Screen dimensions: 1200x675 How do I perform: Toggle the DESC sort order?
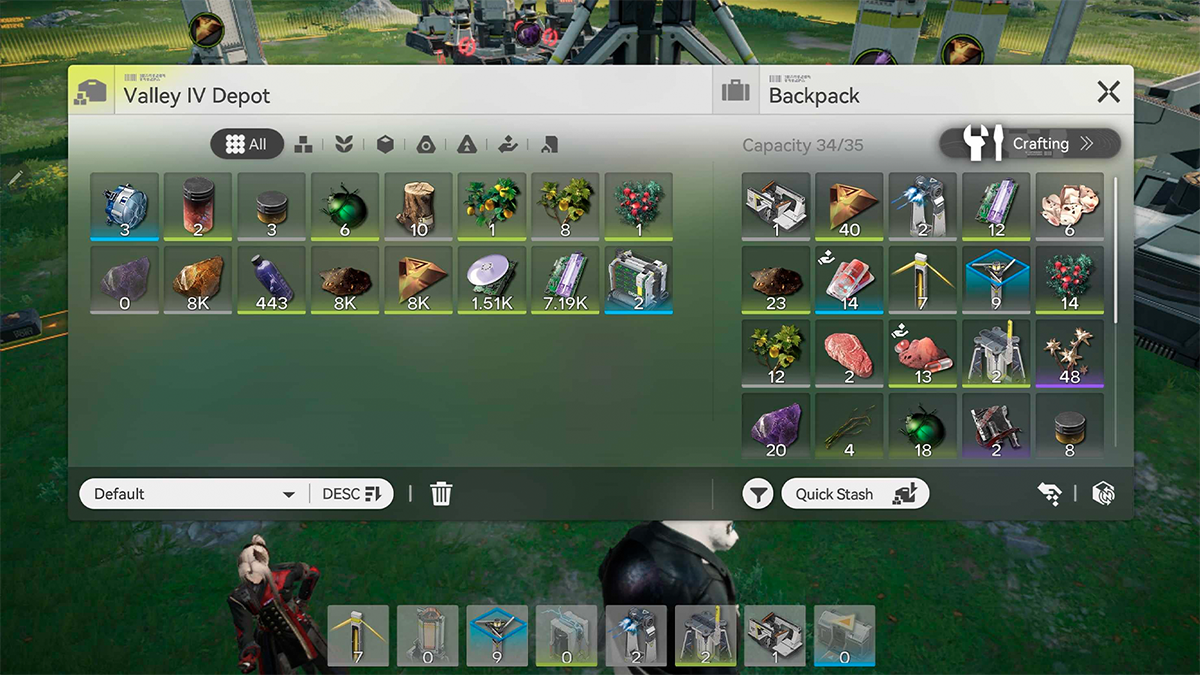352,494
